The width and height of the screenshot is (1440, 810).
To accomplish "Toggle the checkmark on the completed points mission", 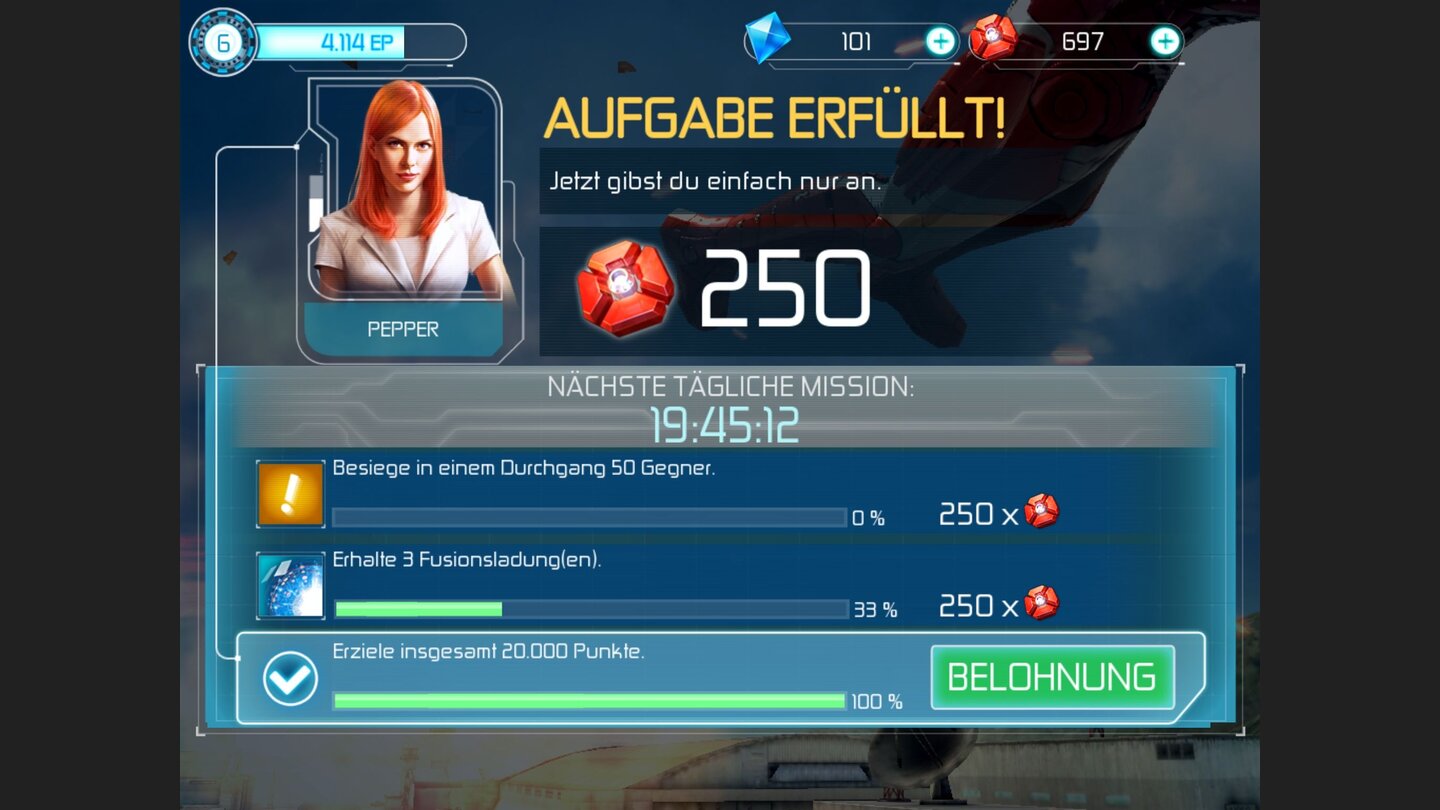I will point(288,678).
